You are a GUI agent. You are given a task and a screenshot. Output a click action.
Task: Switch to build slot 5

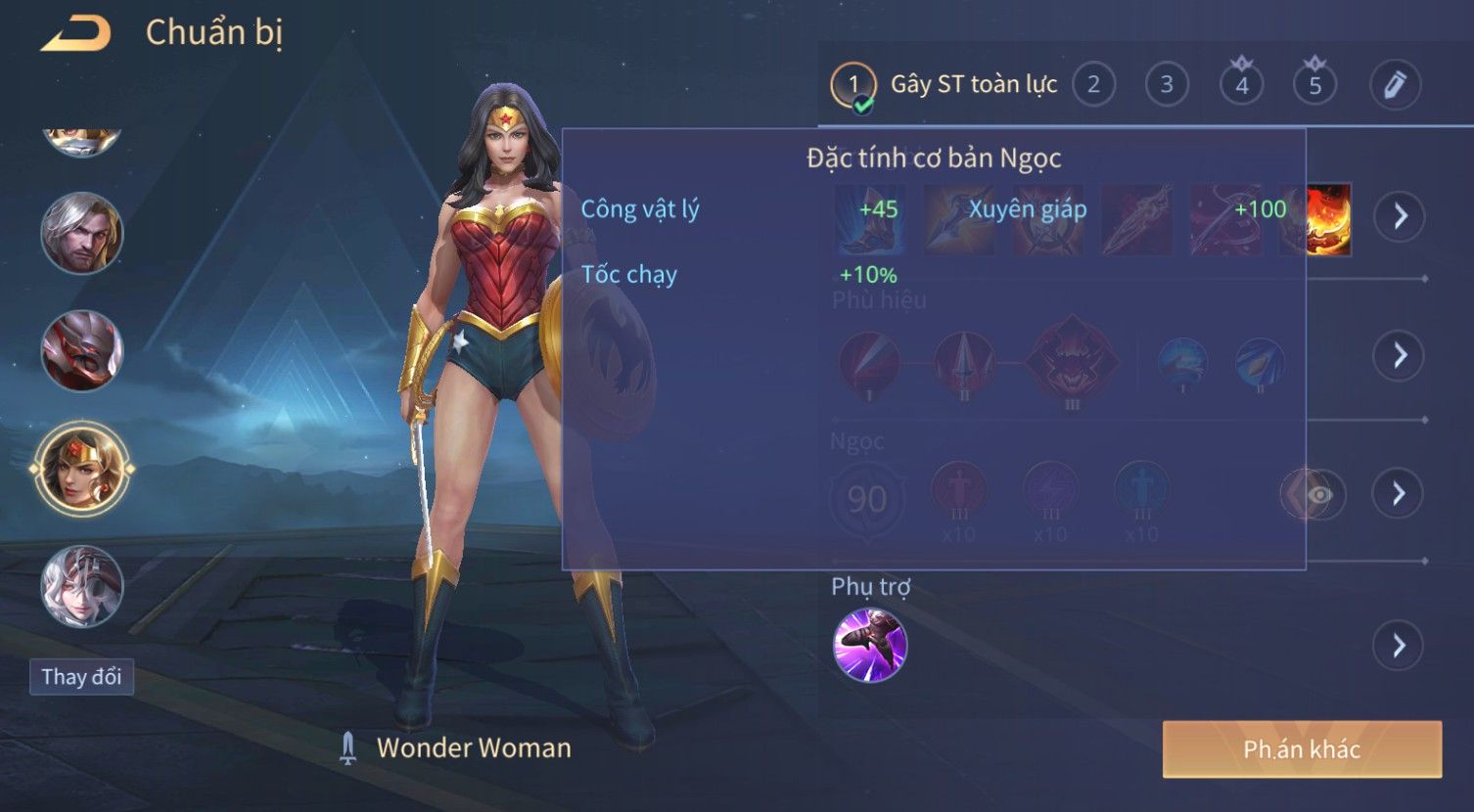pyautogui.click(x=1314, y=85)
